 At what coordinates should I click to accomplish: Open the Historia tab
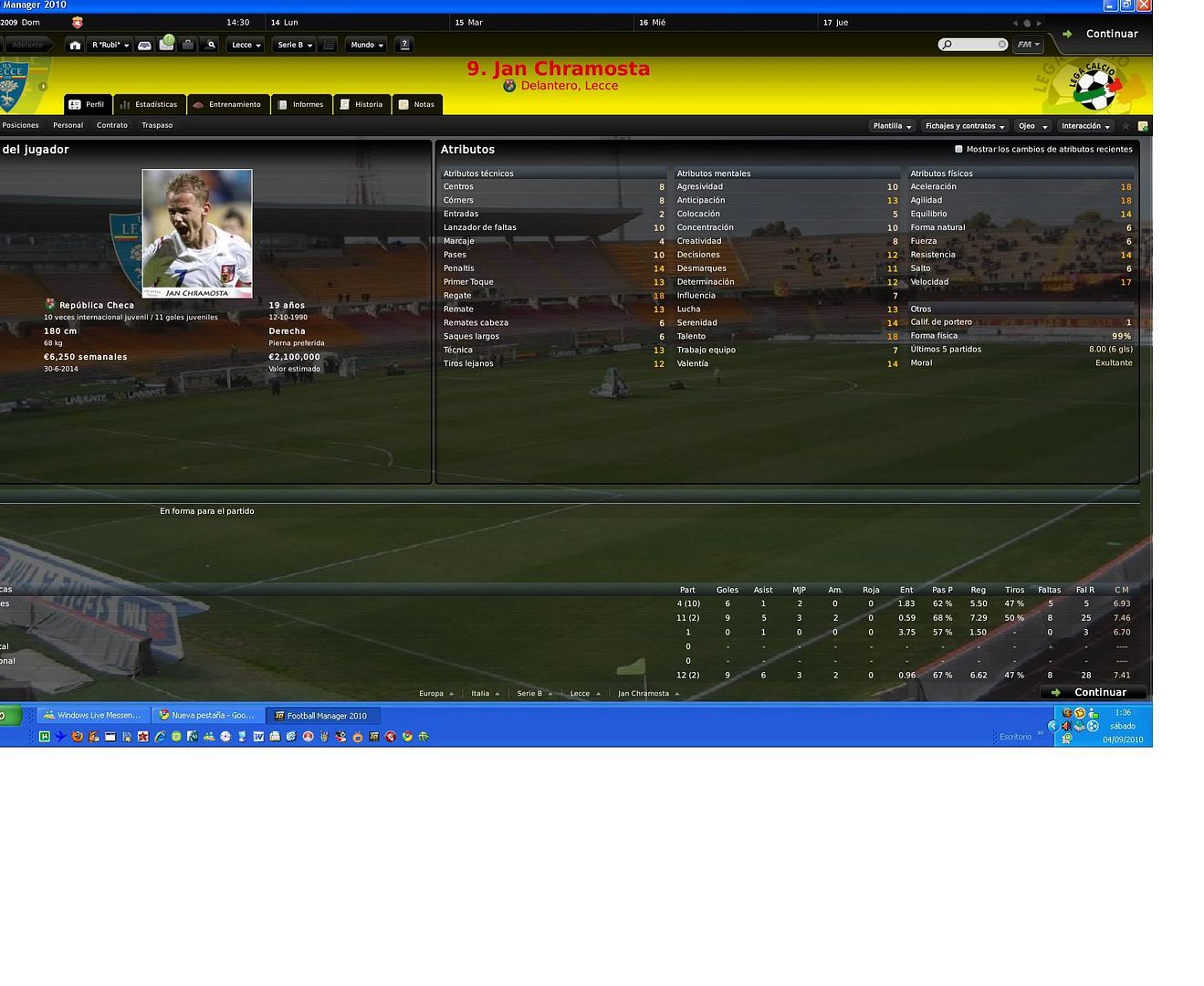click(361, 105)
